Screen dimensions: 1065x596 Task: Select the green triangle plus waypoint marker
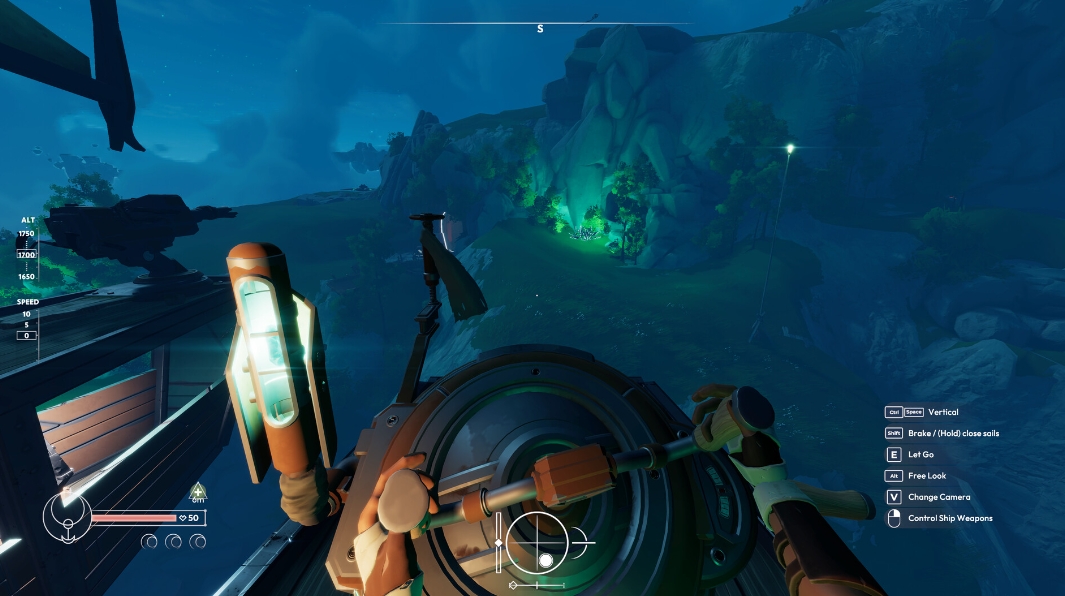point(198,491)
